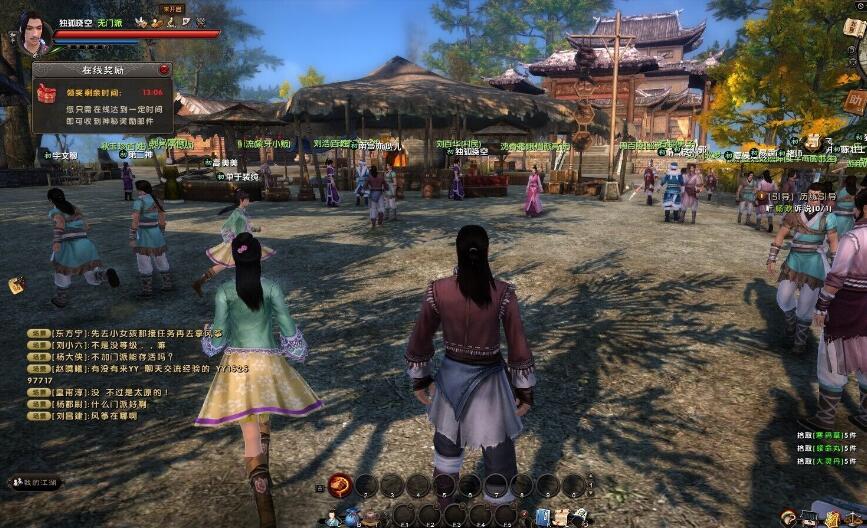Close the 在线奖励 online reward panel

tap(164, 70)
